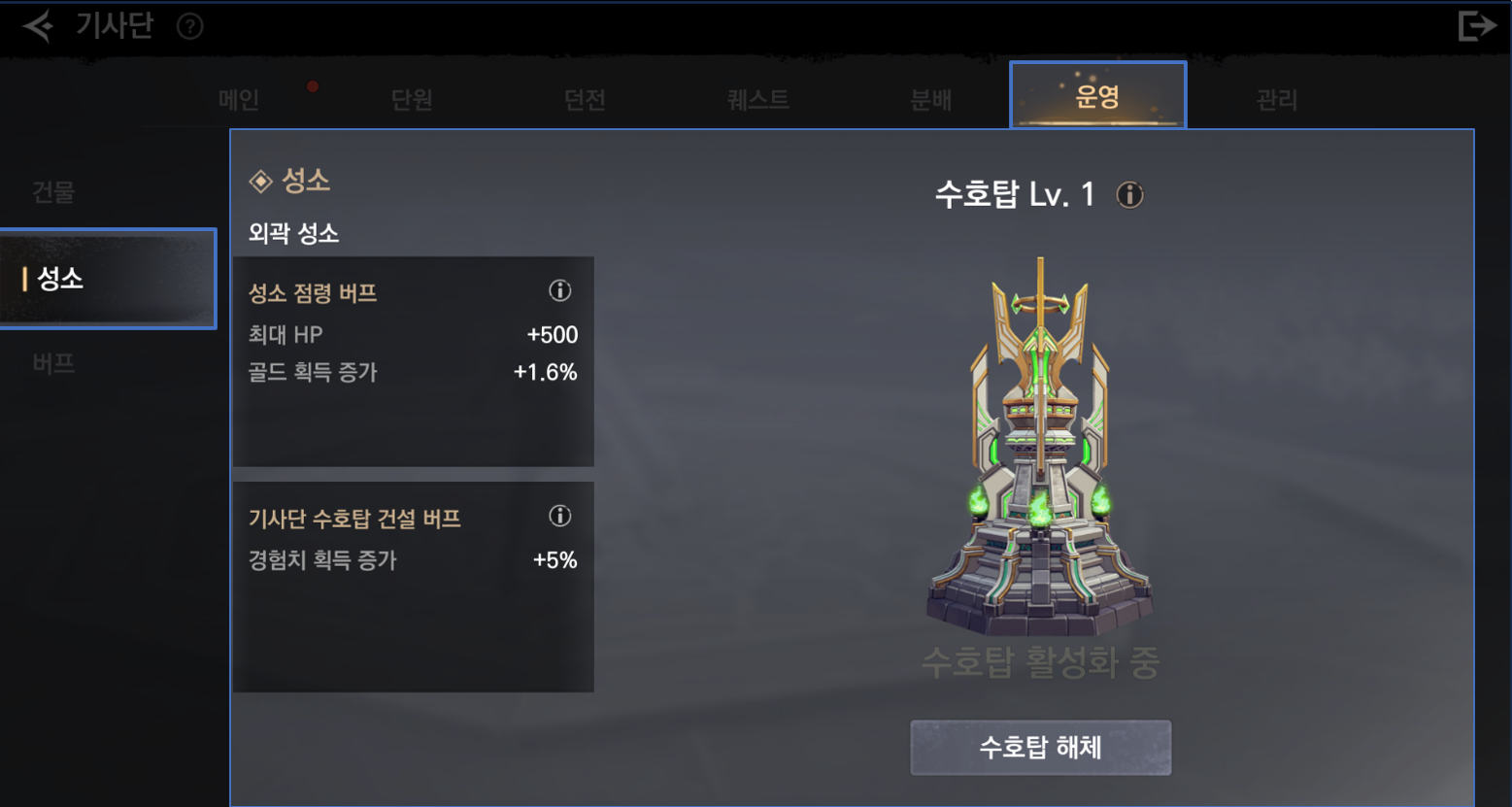The height and width of the screenshot is (807, 1512).
Task: Open the 관리 tab
Action: point(1276,99)
